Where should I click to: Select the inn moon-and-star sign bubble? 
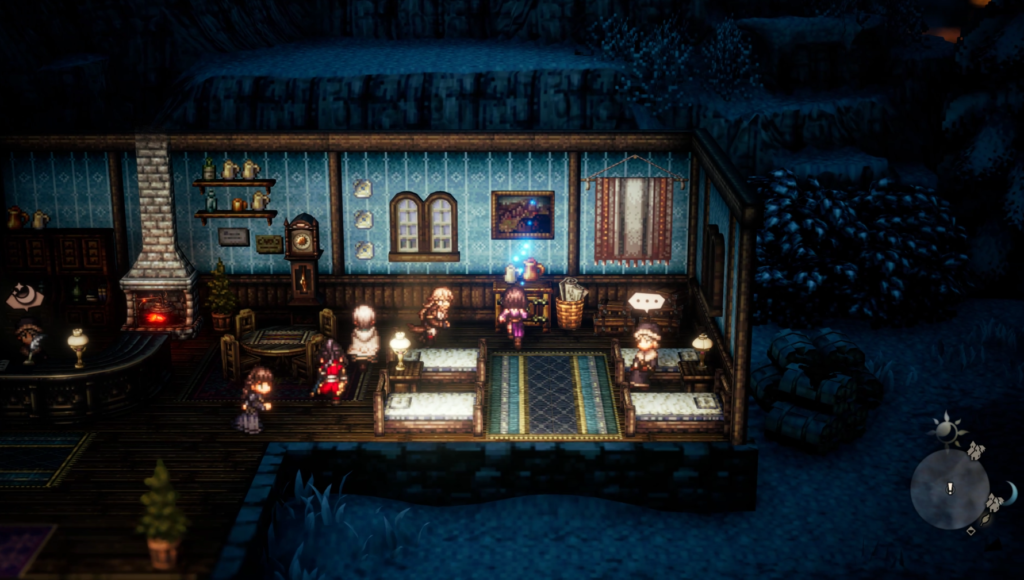click(x=22, y=297)
